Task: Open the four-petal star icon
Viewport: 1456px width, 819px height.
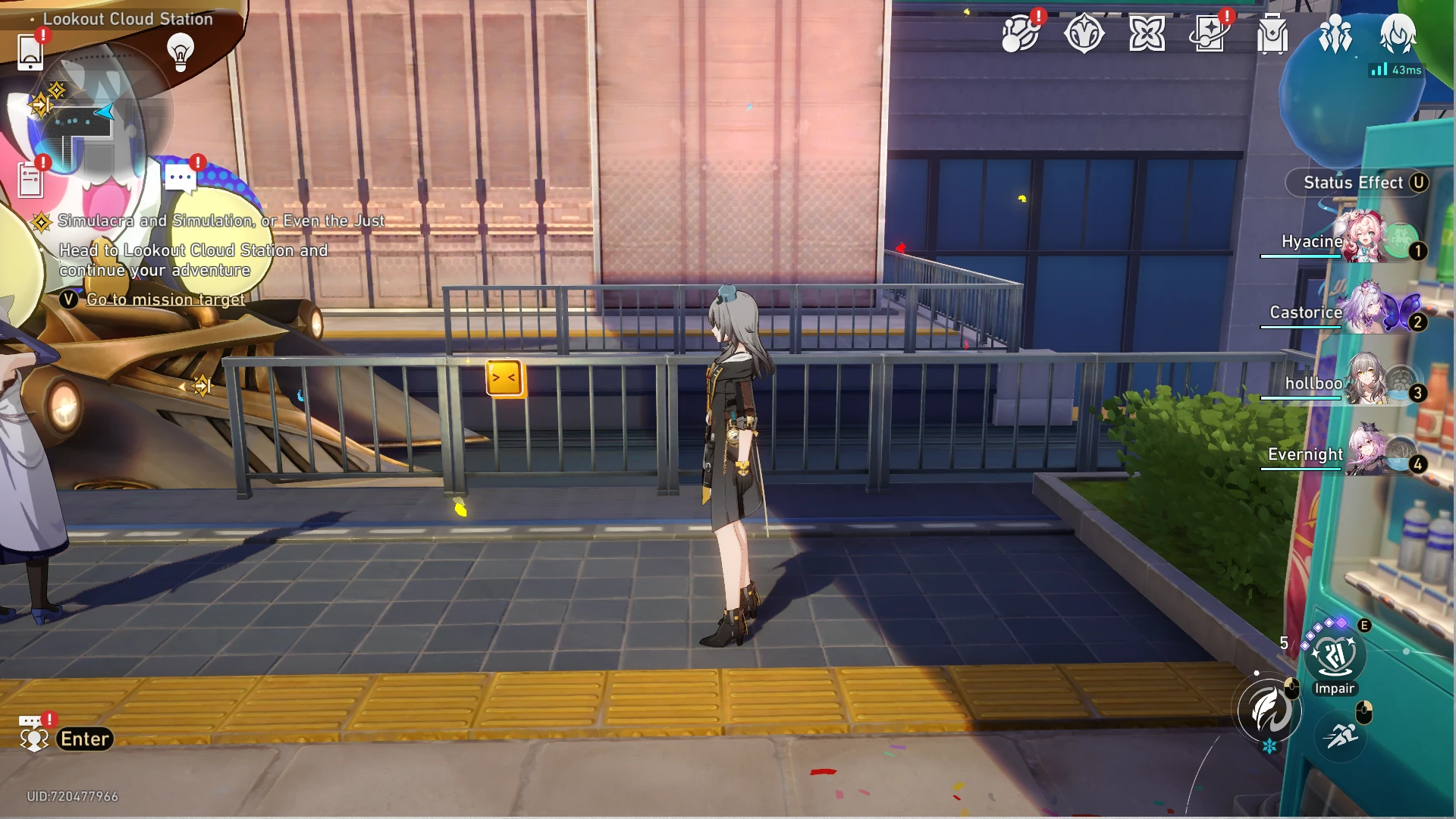Action: point(1147,34)
